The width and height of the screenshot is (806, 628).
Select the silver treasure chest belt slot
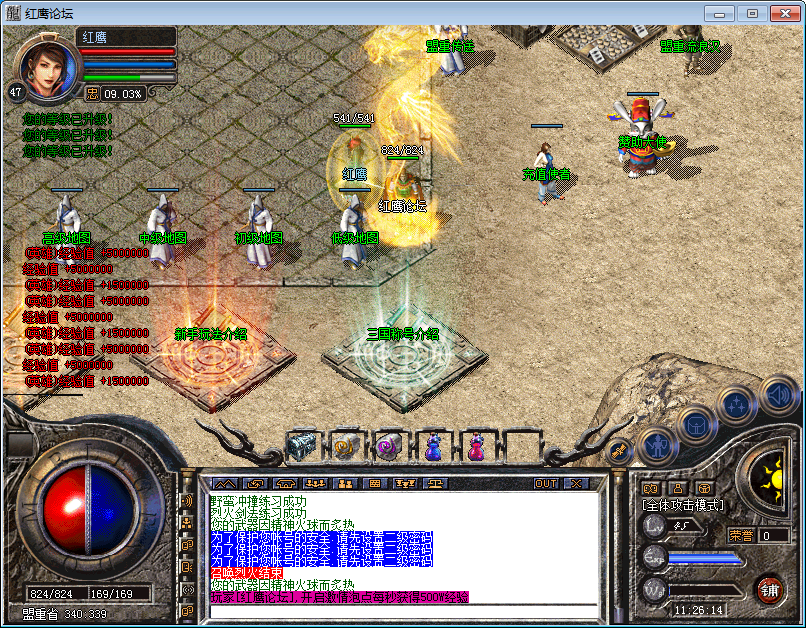pos(302,444)
